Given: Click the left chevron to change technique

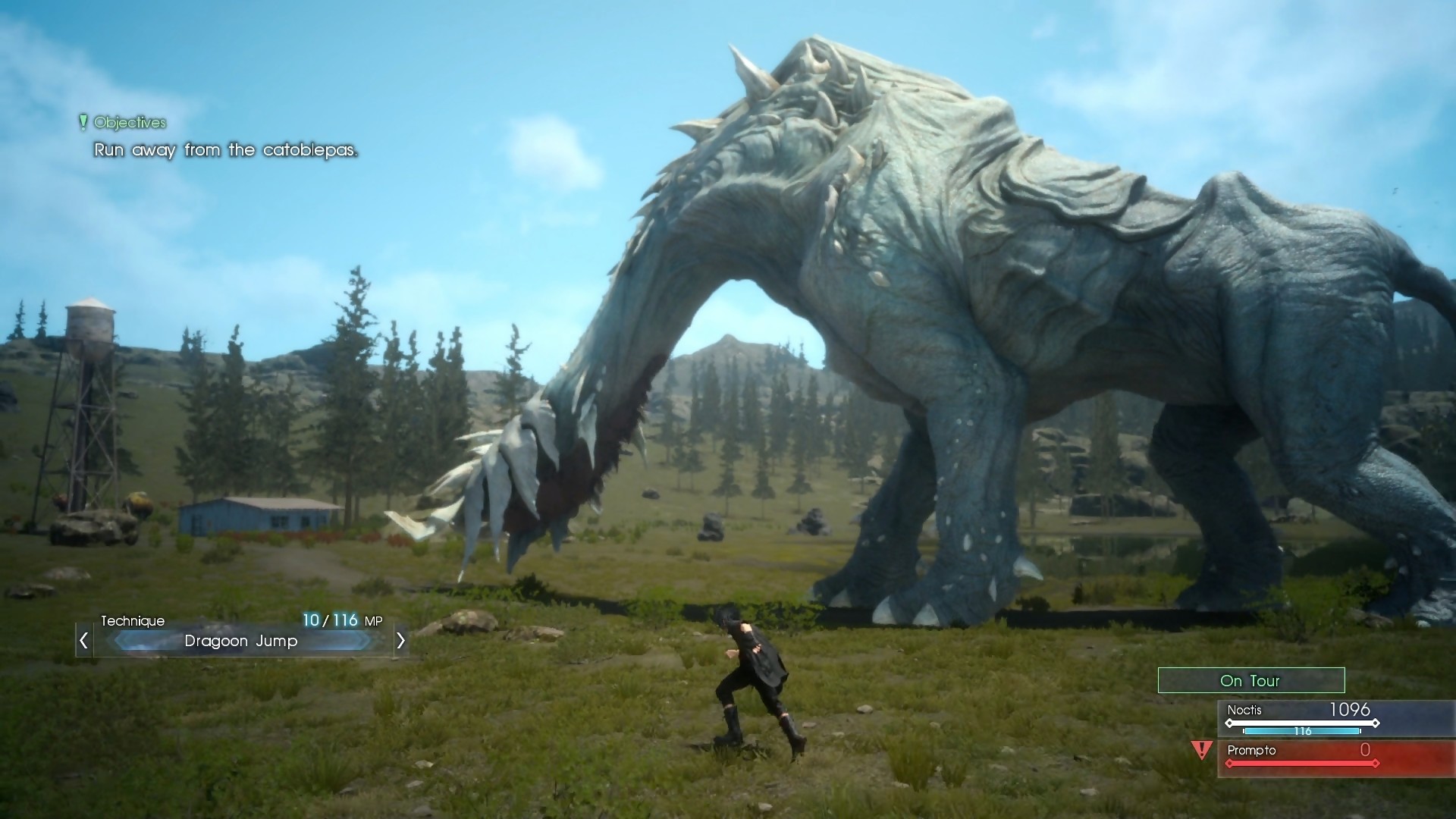Looking at the screenshot, I should click(x=82, y=641).
